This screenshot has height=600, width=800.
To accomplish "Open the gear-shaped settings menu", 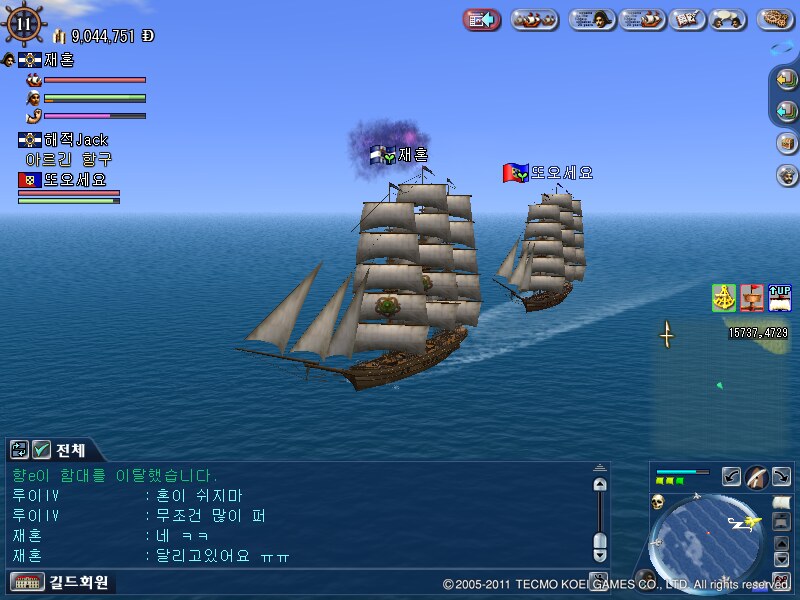I will point(775,19).
